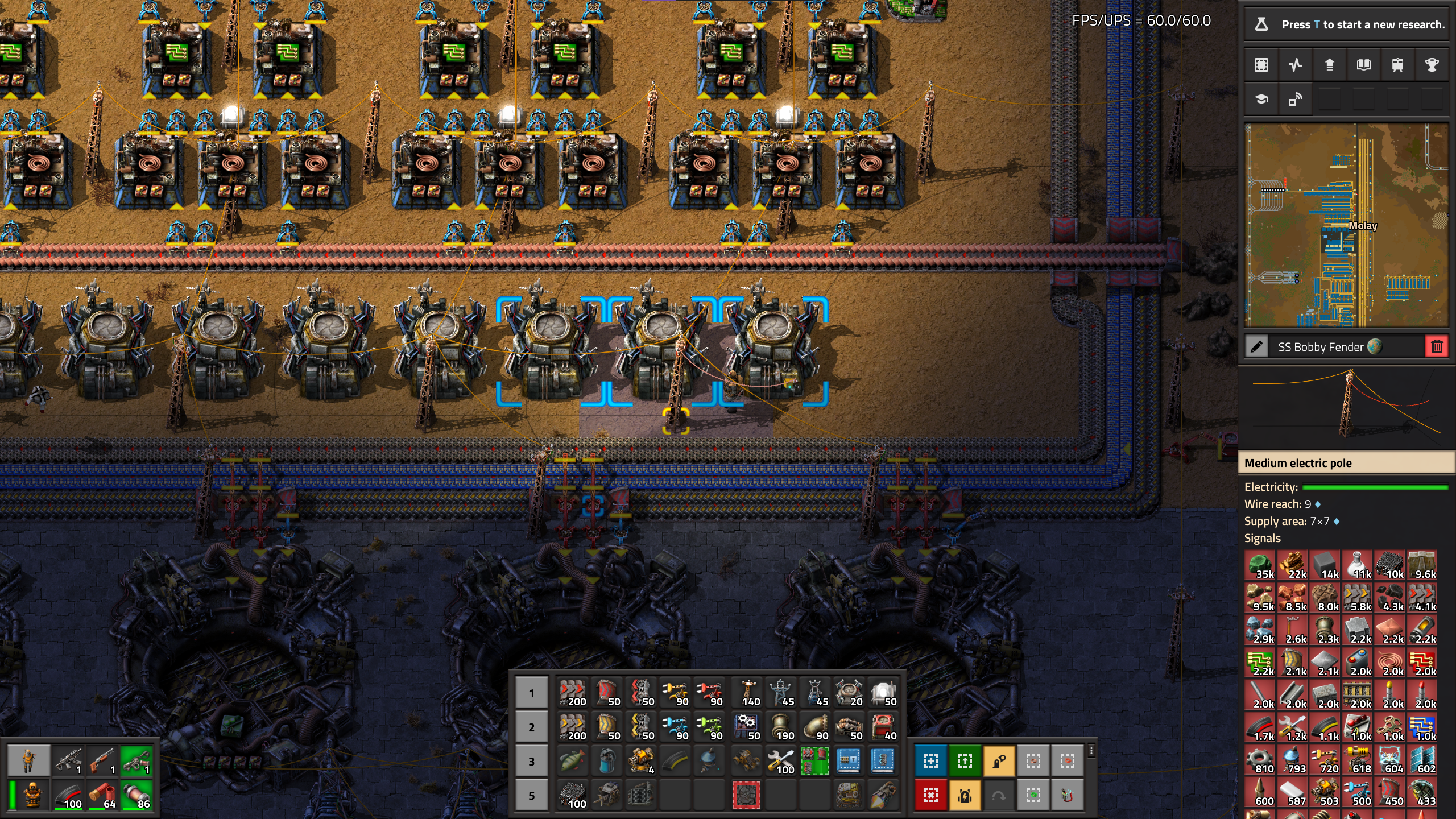Select the repair pack quickbar slot
1456x819 pixels.
pos(780,761)
